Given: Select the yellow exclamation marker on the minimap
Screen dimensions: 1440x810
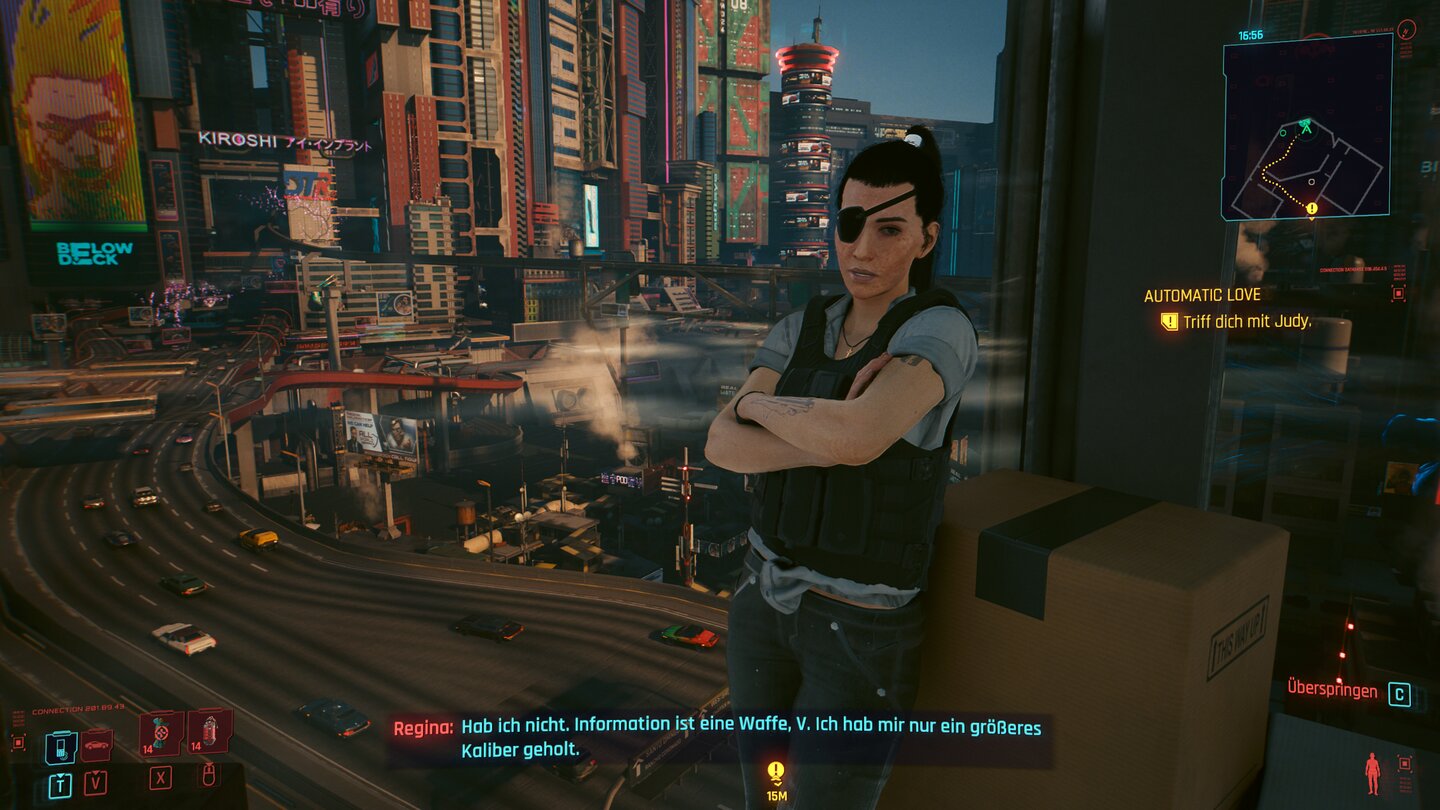Looking at the screenshot, I should pos(1310,208).
